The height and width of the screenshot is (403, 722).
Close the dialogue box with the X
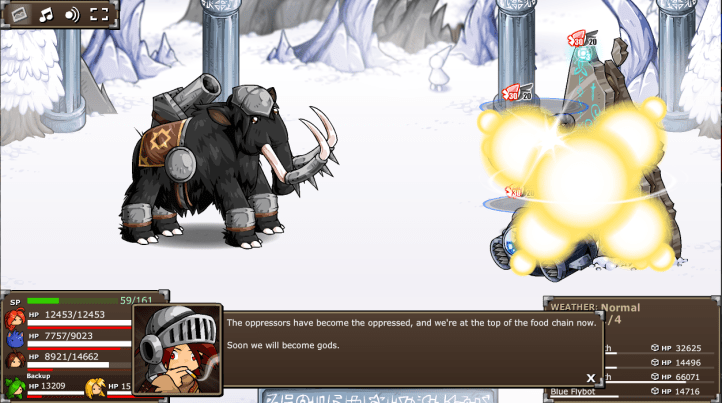coord(591,378)
